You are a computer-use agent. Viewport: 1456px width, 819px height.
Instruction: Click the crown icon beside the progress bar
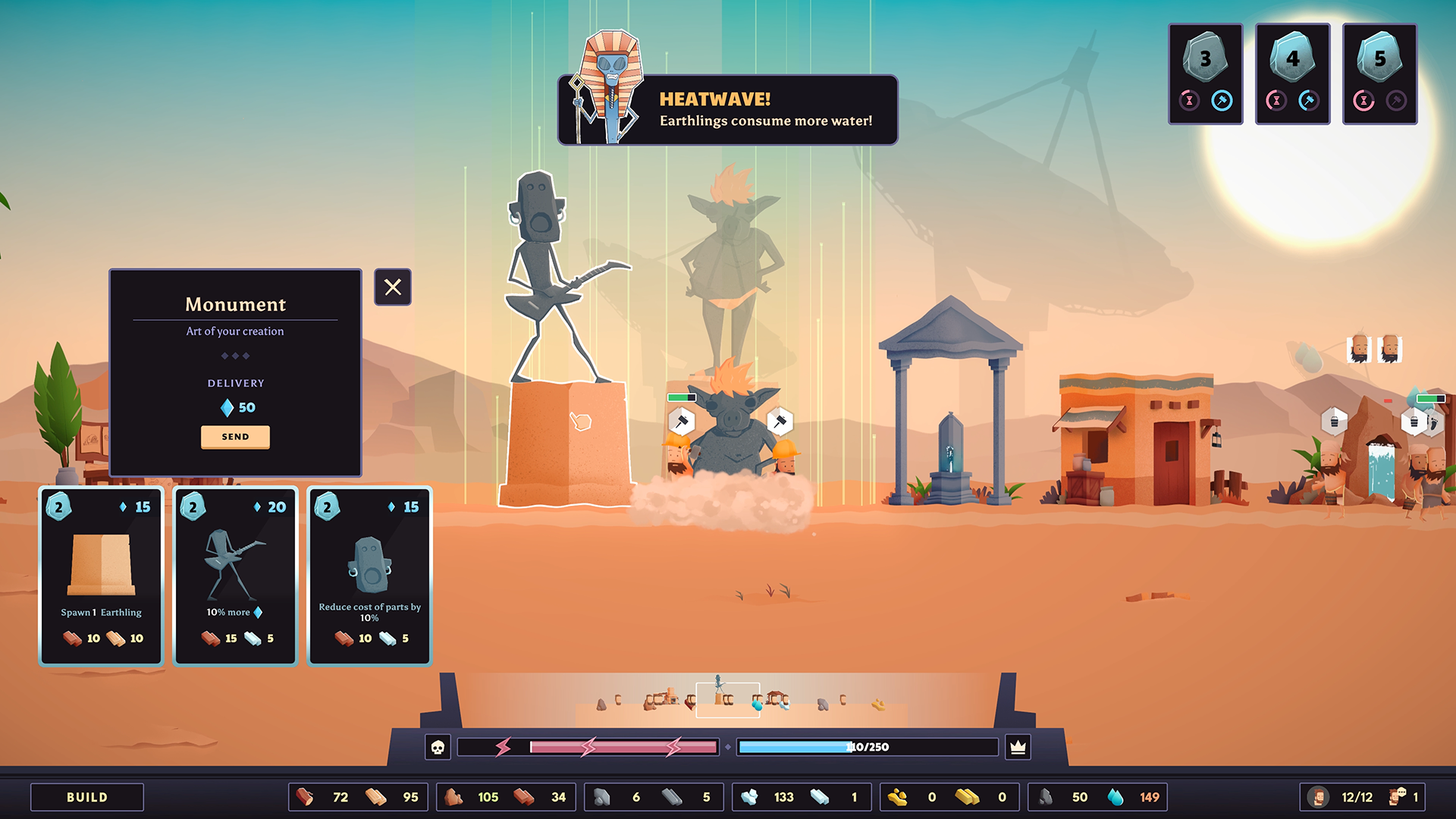point(1018,748)
